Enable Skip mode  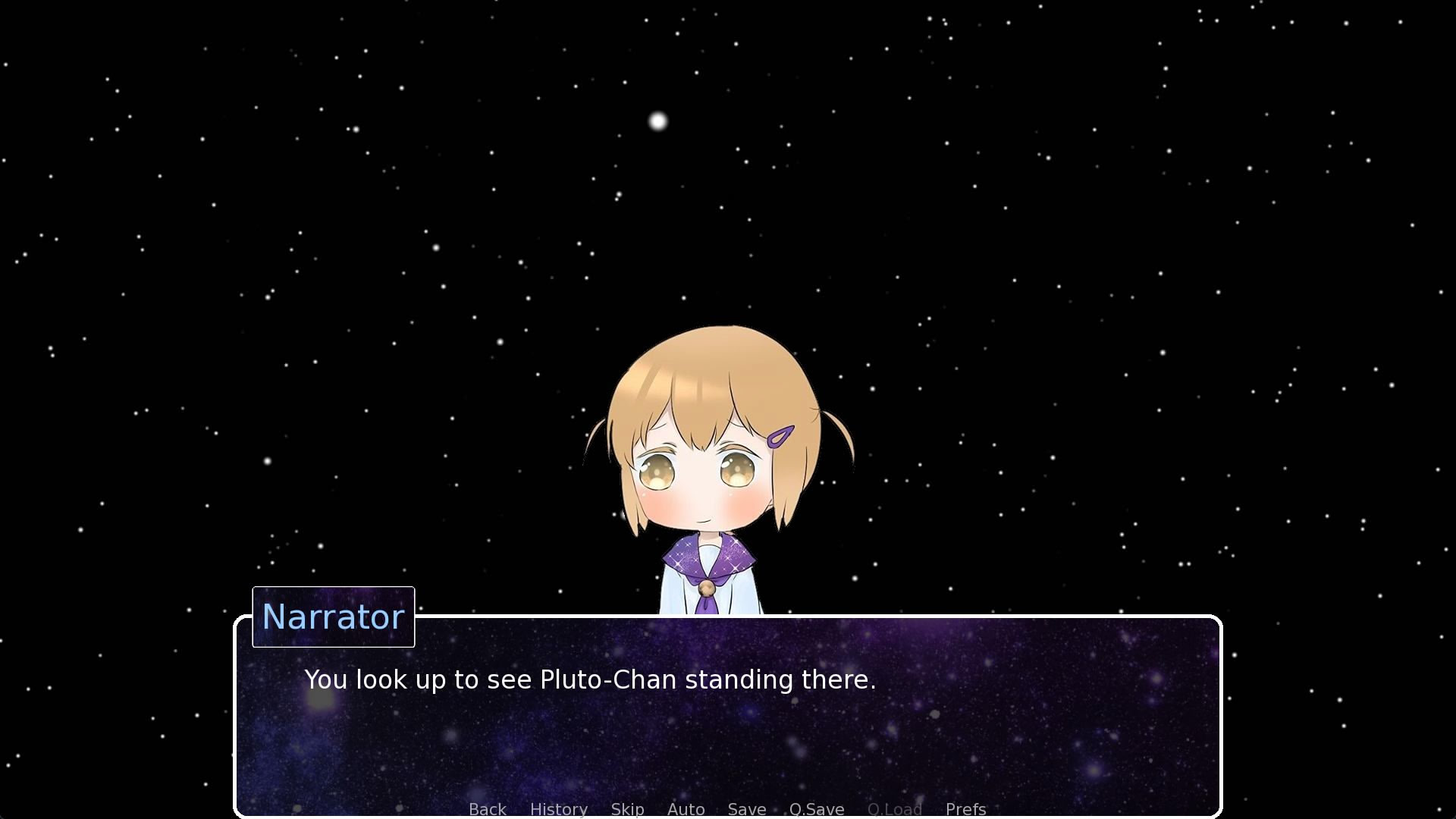[x=627, y=809]
